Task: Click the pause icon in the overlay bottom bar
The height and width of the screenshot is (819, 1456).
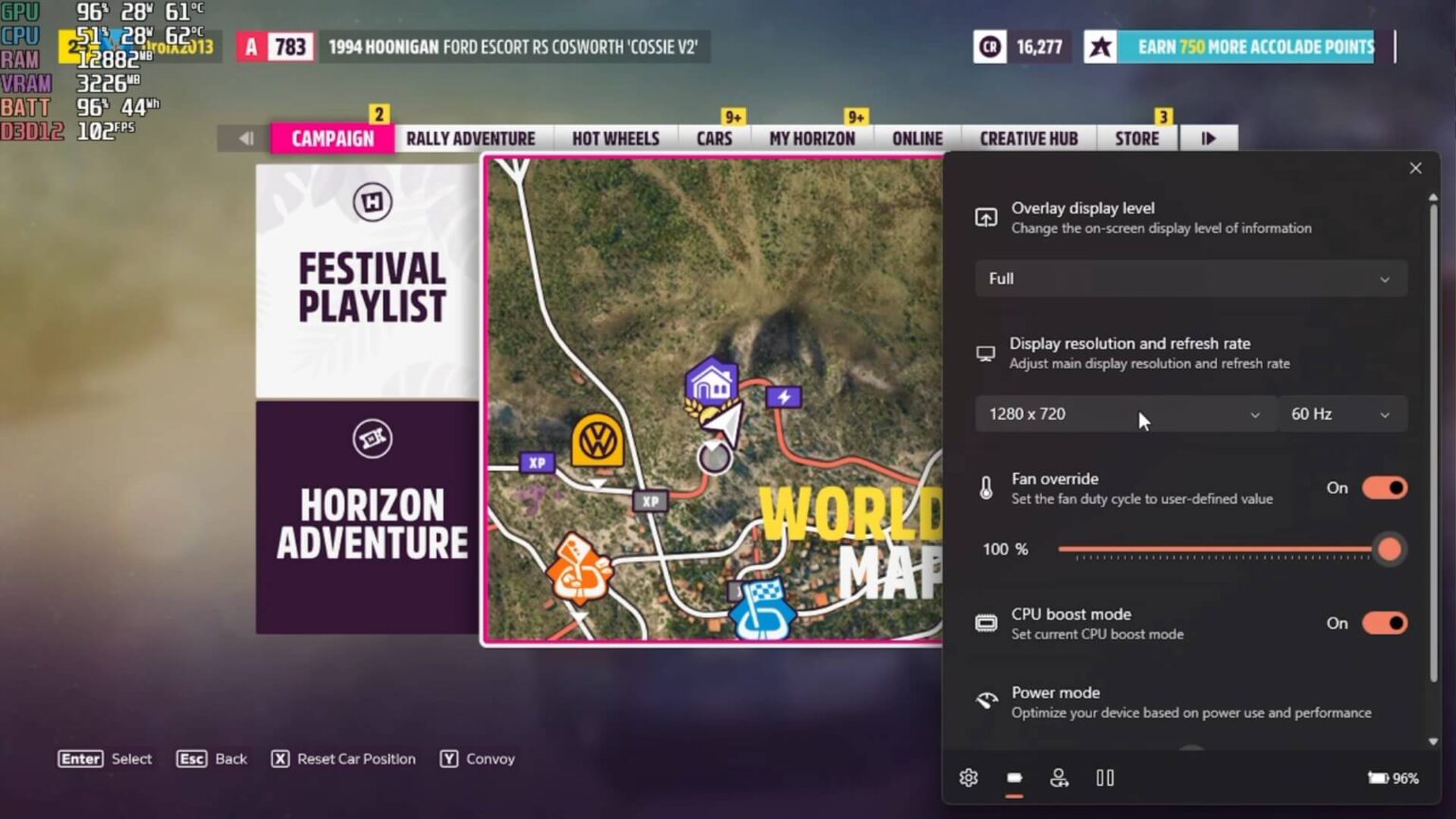Action: pyautogui.click(x=1104, y=777)
